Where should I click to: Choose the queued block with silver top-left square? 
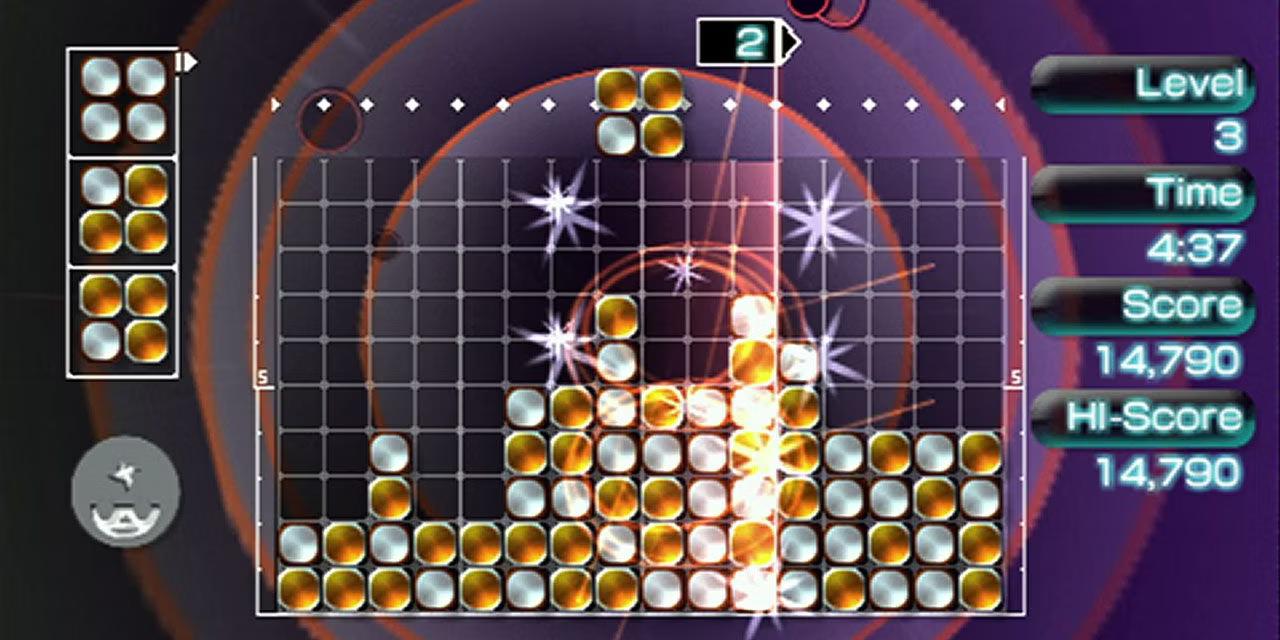click(123, 210)
